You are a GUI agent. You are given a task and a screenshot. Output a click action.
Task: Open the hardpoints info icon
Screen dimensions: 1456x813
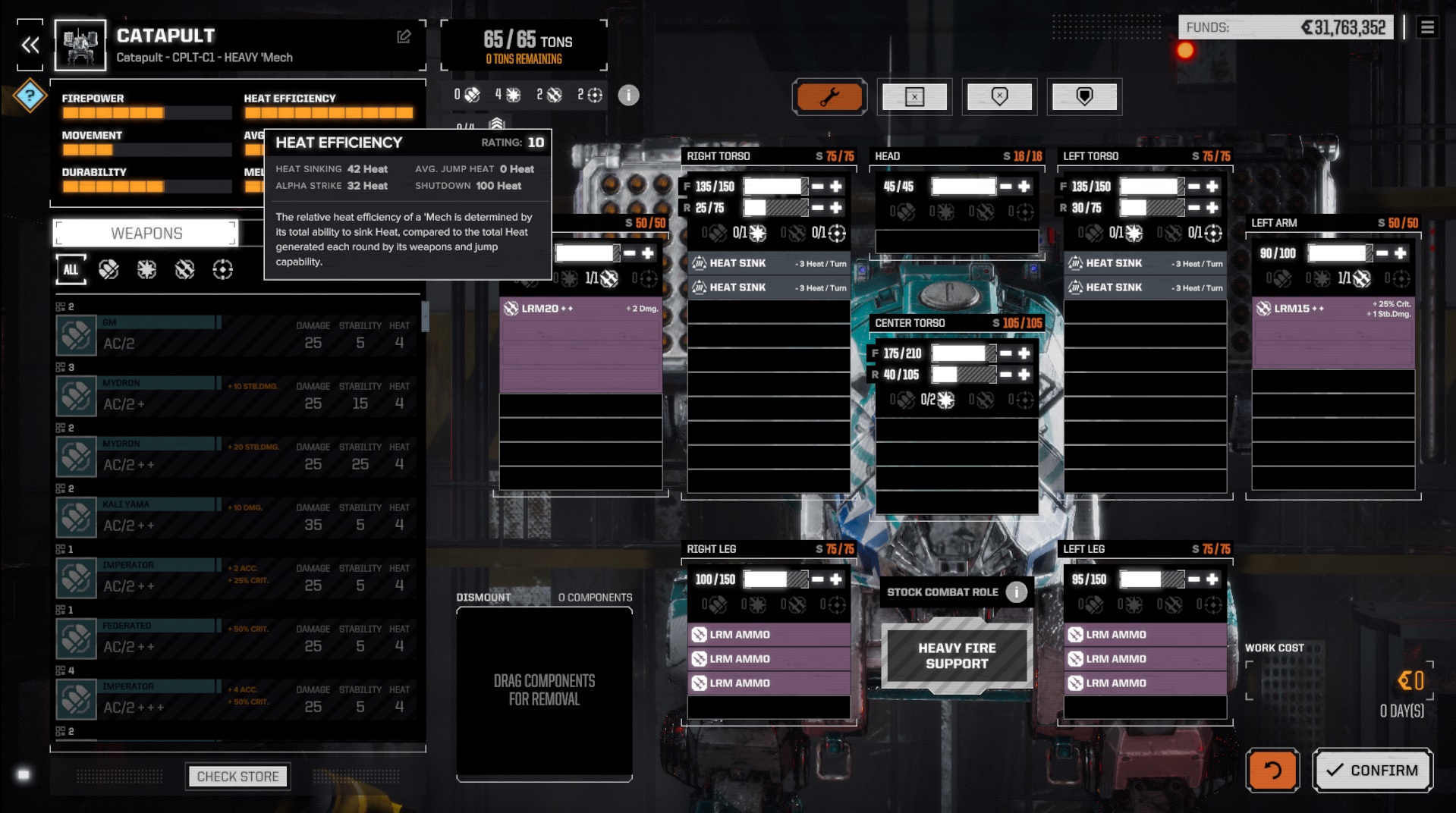(628, 96)
